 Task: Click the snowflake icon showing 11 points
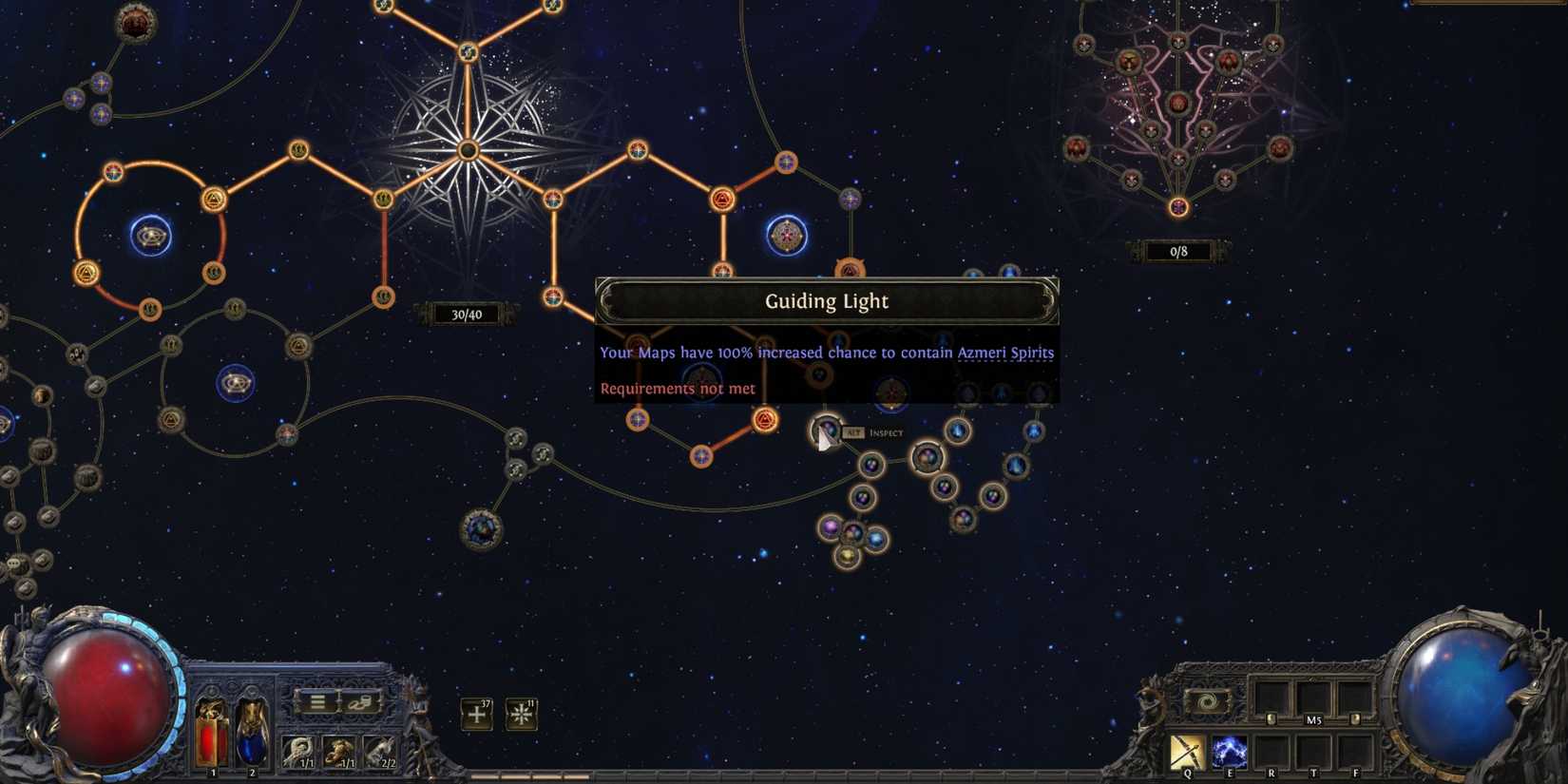pos(523,714)
